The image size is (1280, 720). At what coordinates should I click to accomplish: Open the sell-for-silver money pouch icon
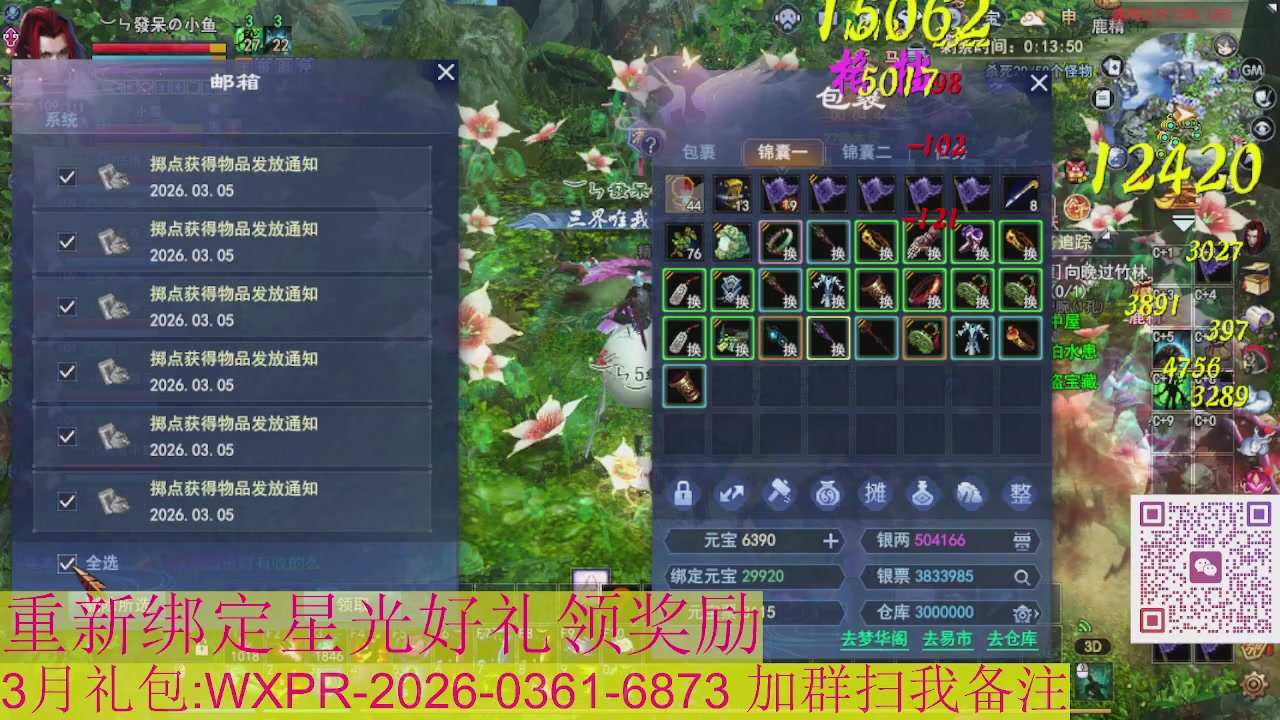point(828,493)
